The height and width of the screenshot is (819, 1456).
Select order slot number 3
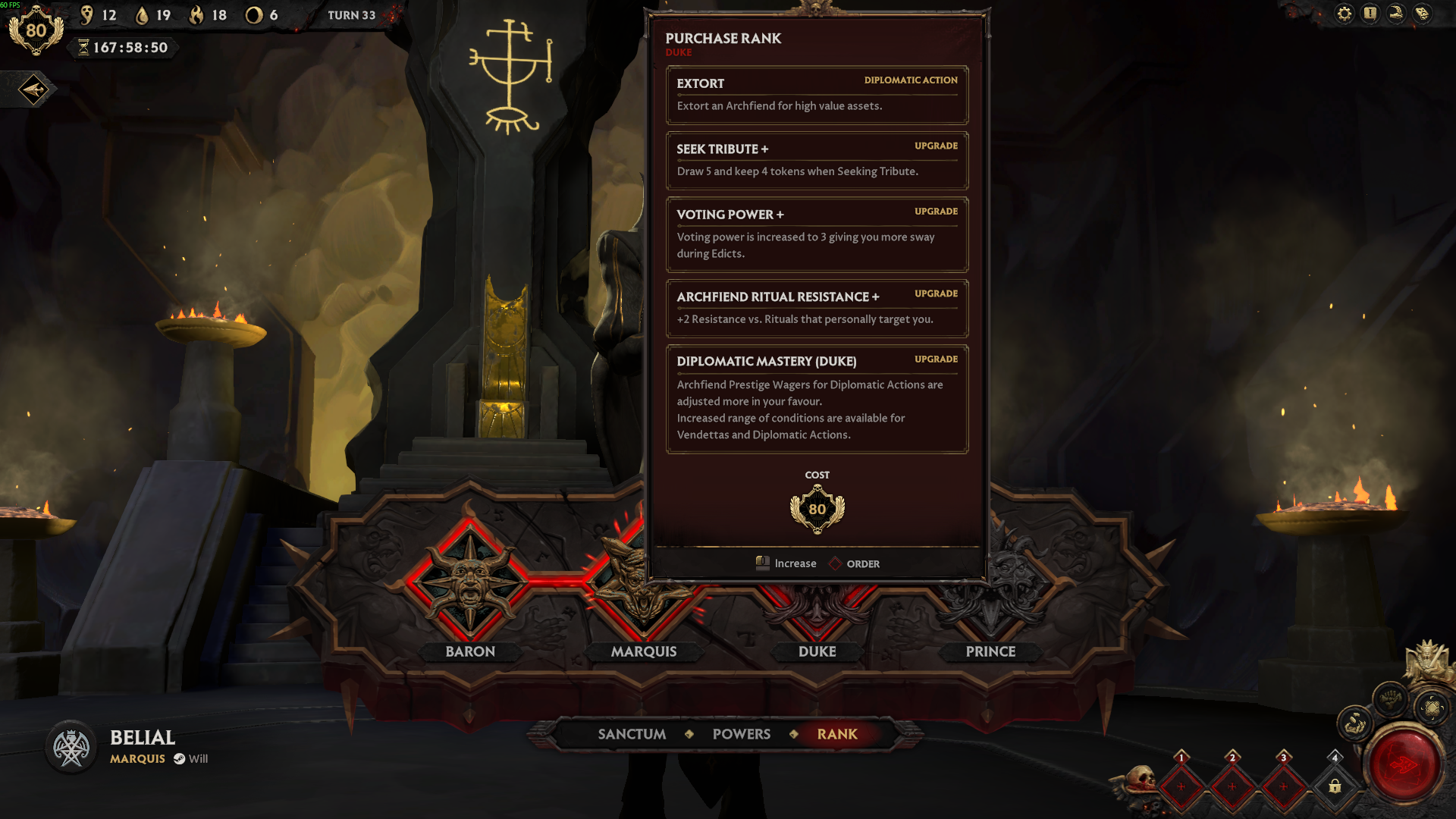pyautogui.click(x=1283, y=786)
